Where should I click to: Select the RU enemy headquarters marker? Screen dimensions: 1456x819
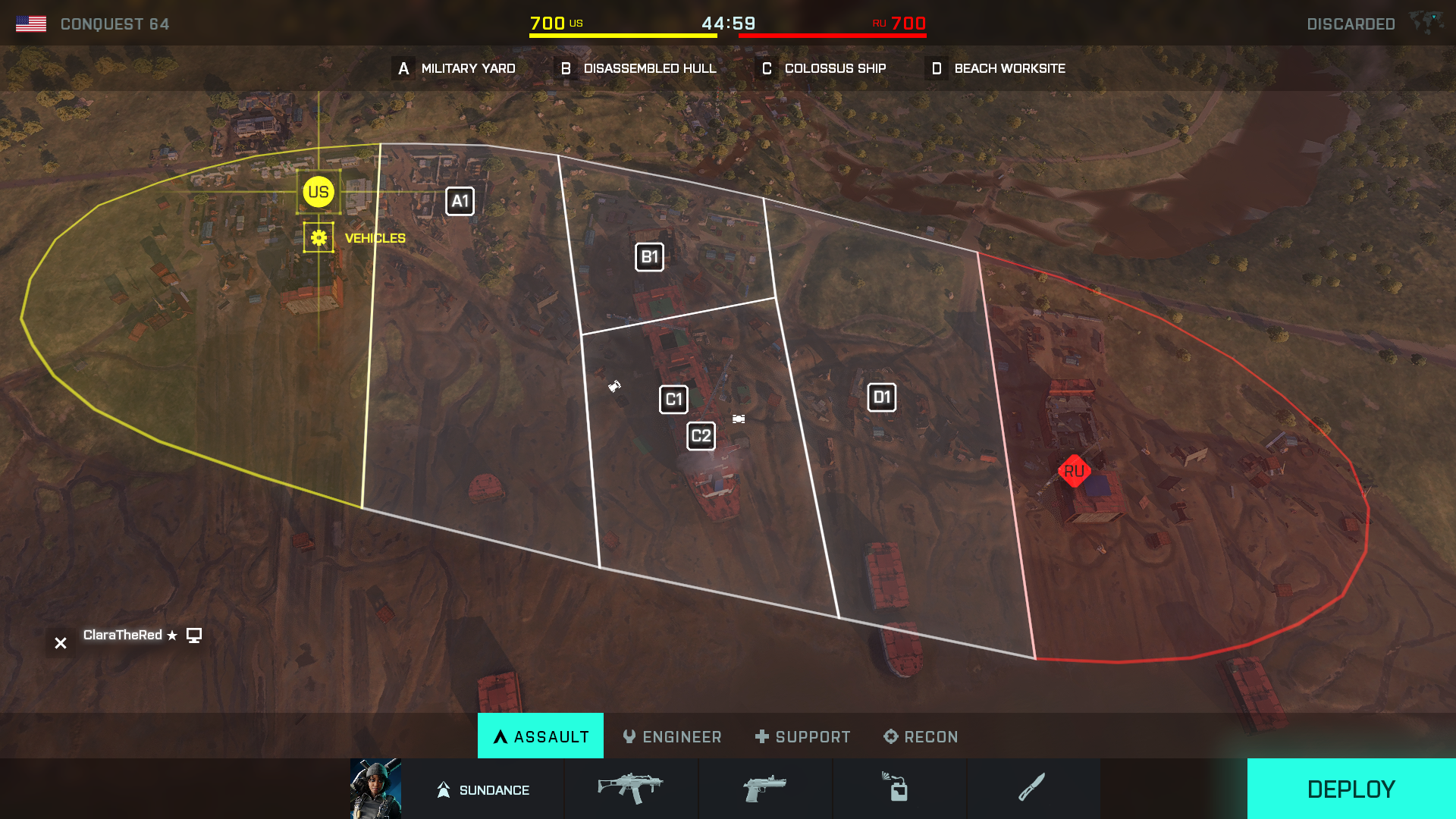pos(1073,472)
